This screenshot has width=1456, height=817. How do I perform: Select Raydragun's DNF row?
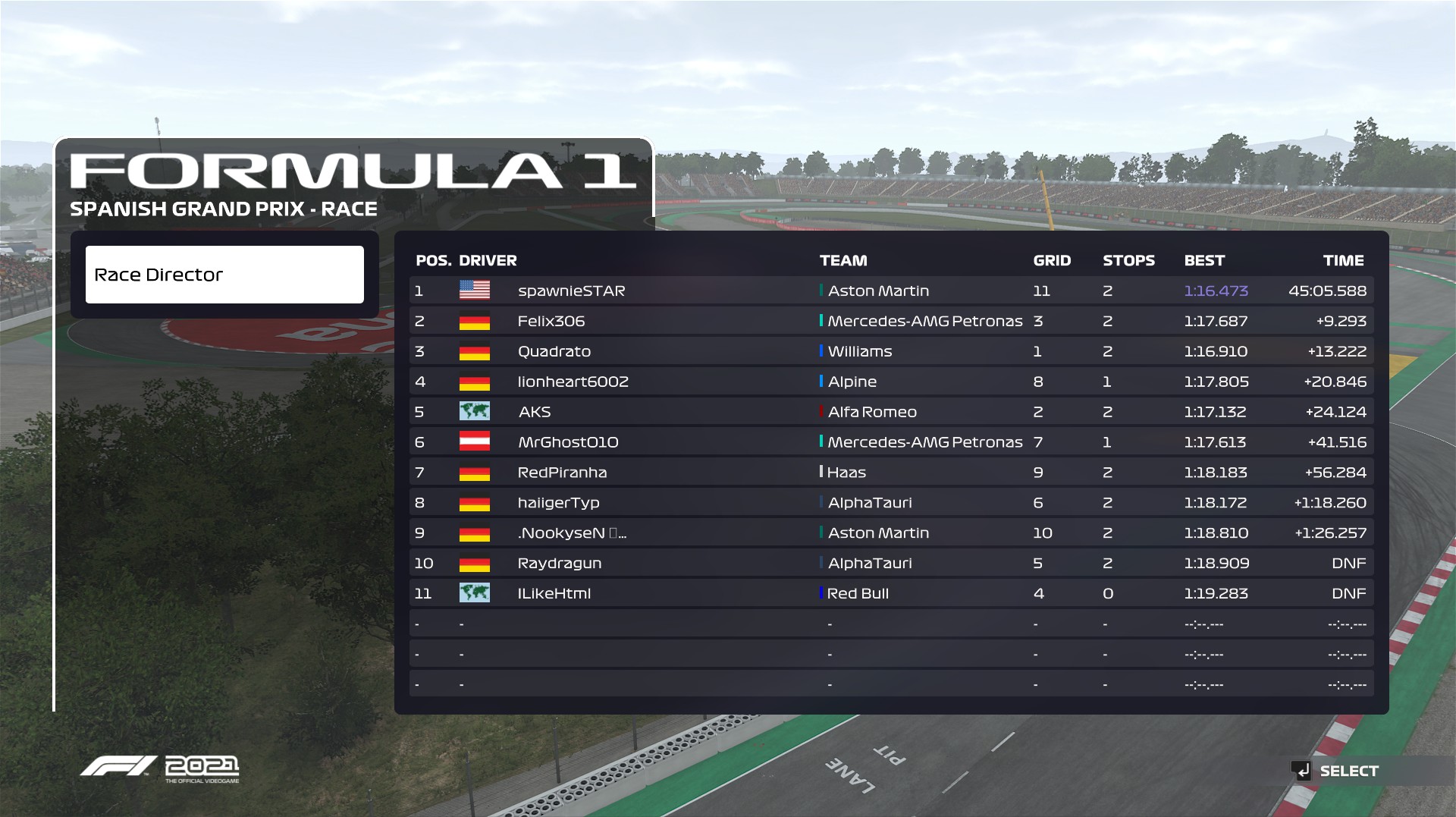click(x=891, y=564)
